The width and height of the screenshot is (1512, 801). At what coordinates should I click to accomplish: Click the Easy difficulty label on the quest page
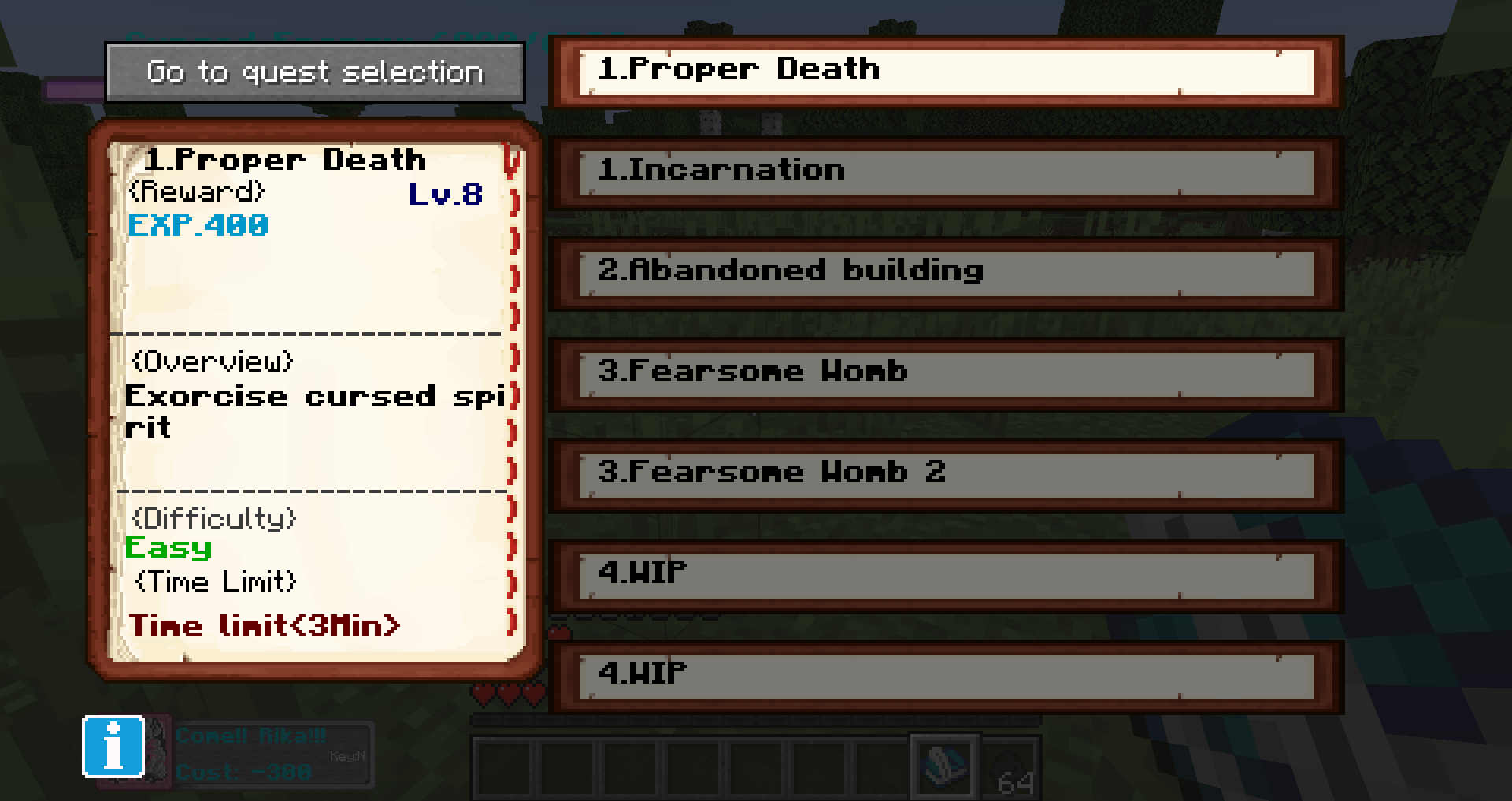(169, 548)
